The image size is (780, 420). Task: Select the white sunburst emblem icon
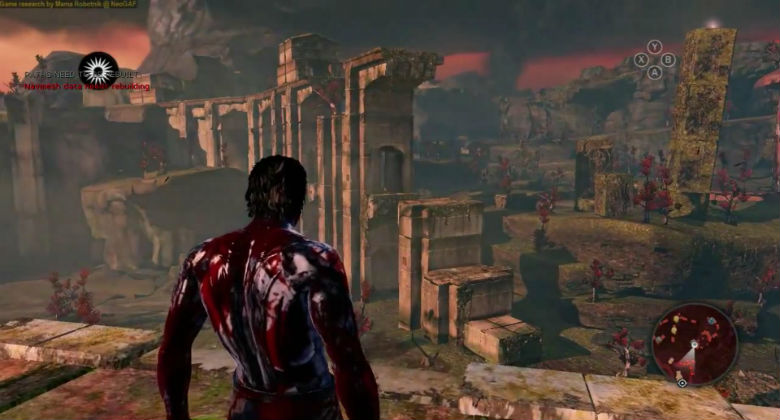(x=98, y=68)
